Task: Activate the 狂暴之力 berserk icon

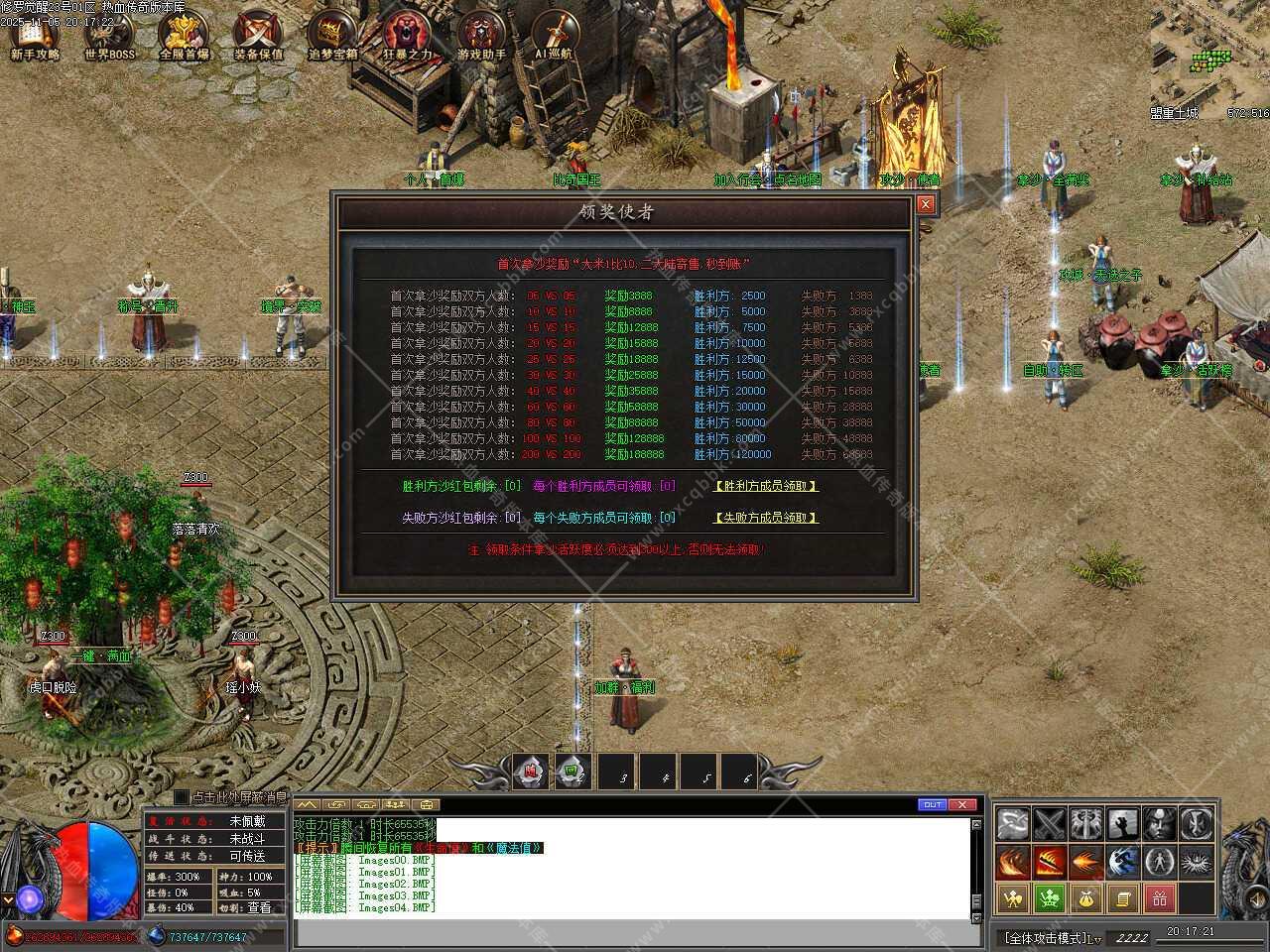Action: click(x=408, y=36)
